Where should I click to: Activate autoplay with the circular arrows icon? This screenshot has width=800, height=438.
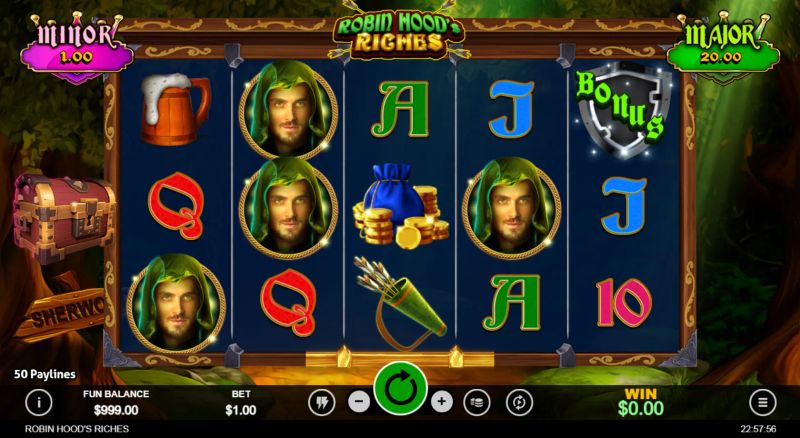pyautogui.click(x=519, y=402)
